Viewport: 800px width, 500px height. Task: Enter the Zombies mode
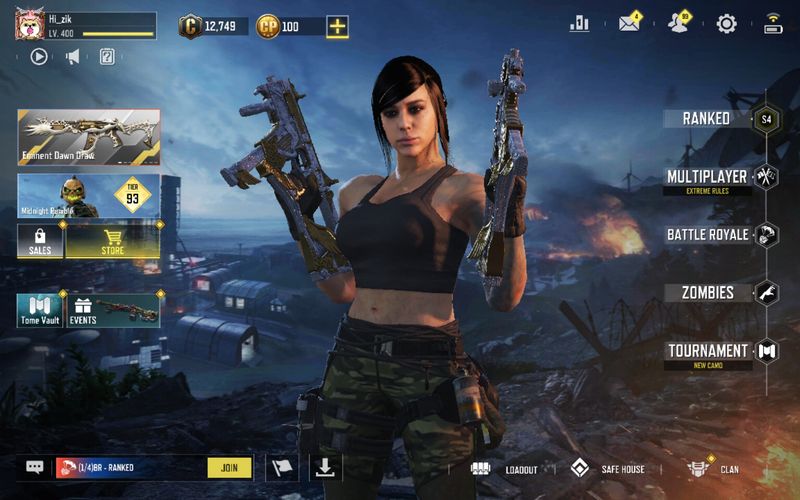708,293
